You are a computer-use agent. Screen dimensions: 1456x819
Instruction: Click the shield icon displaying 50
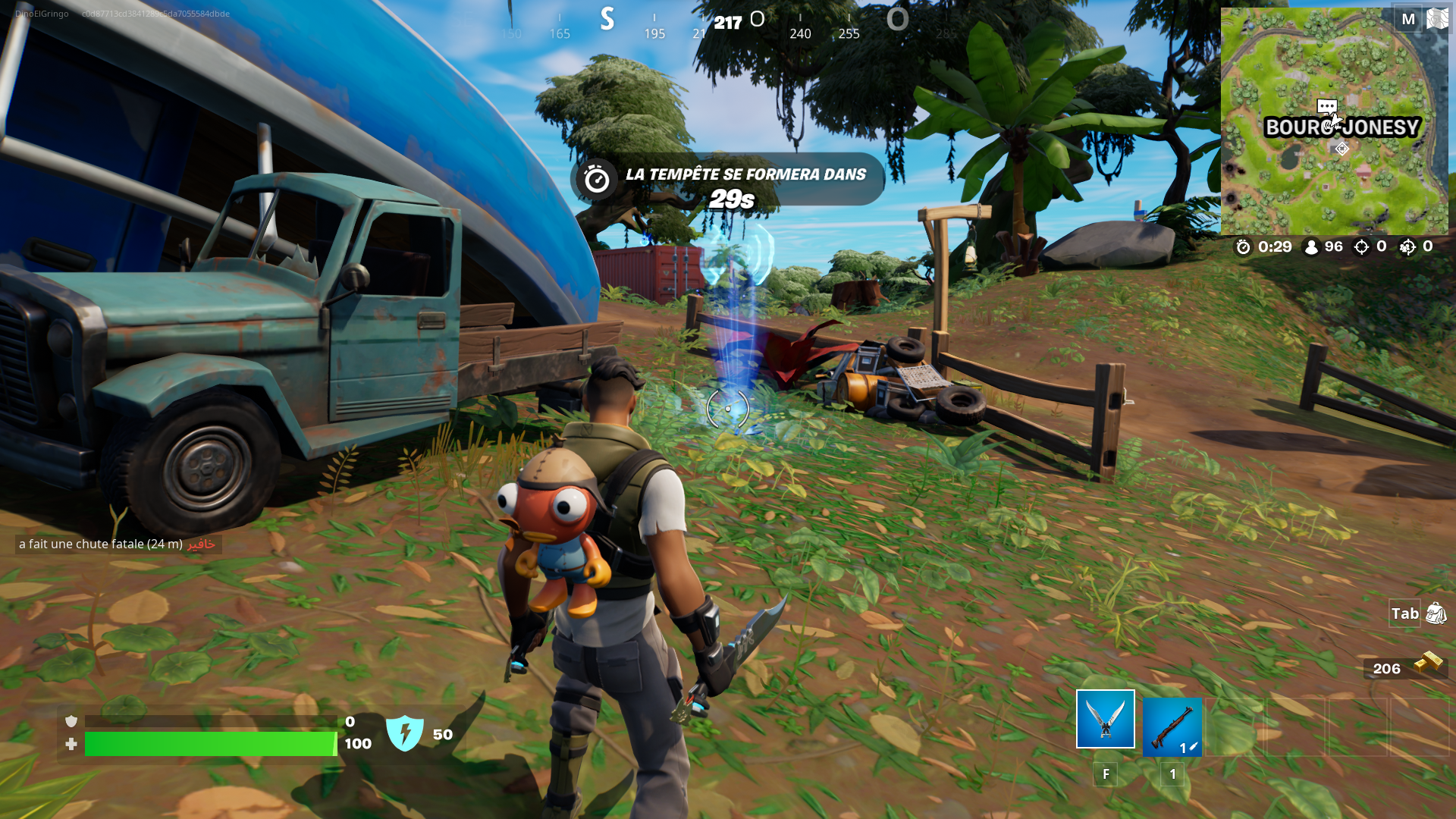coord(406,732)
